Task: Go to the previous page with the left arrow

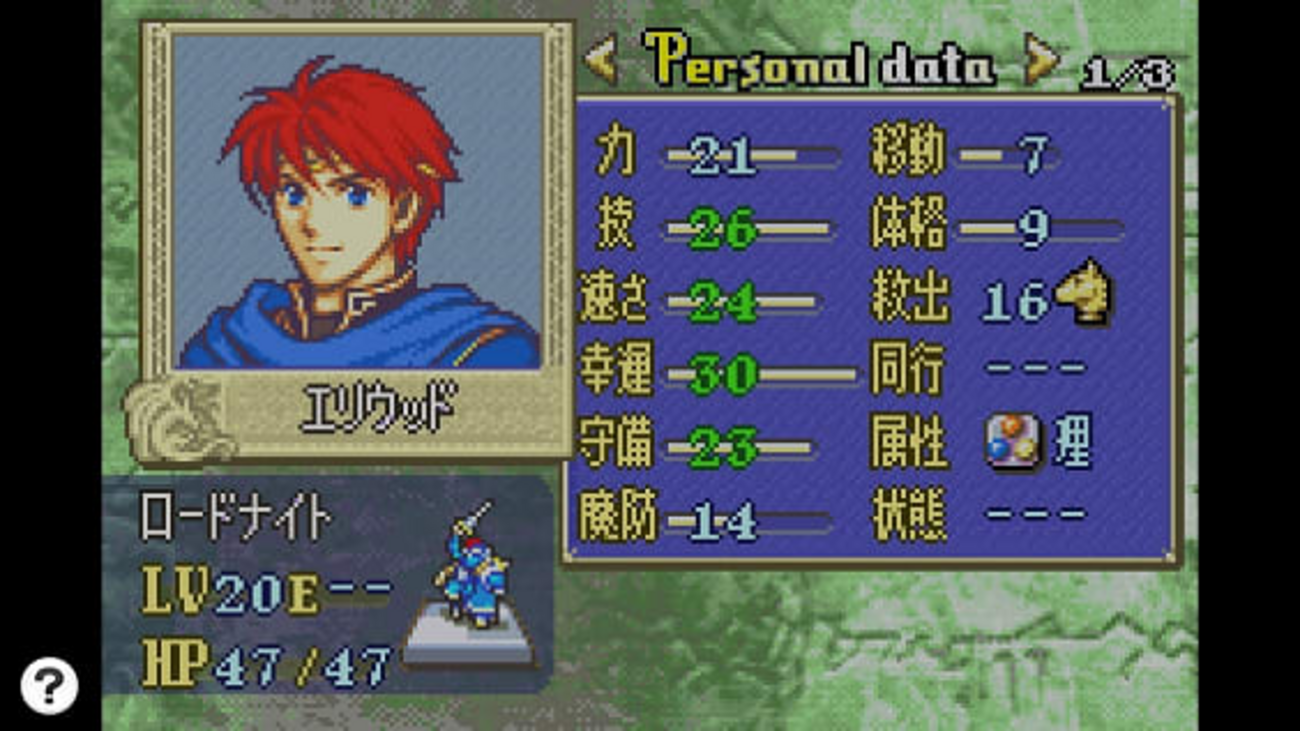Action: tap(601, 61)
